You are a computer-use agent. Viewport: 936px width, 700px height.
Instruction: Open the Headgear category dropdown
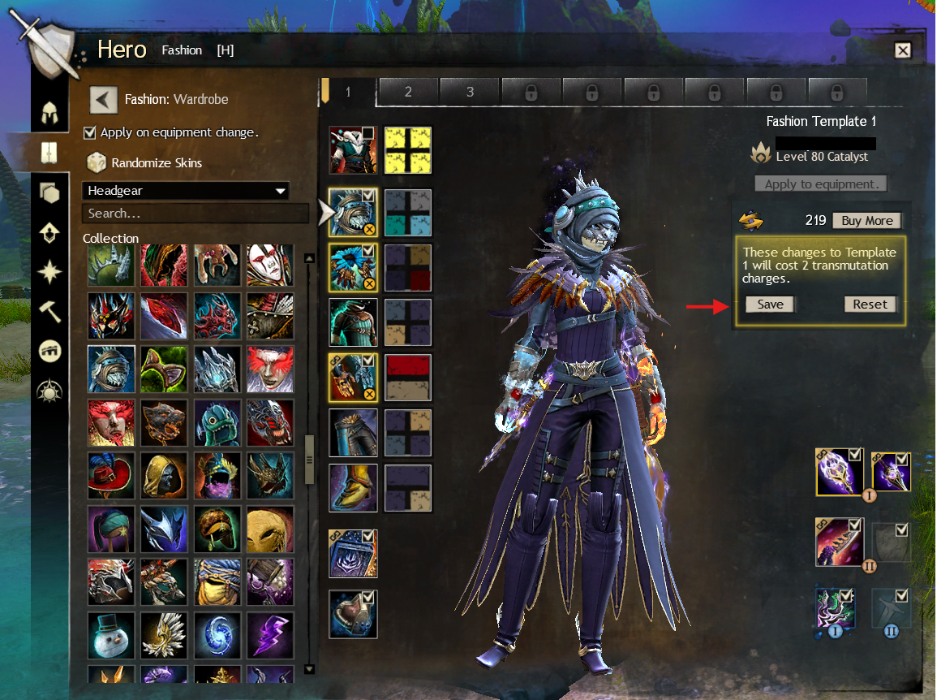pyautogui.click(x=186, y=191)
